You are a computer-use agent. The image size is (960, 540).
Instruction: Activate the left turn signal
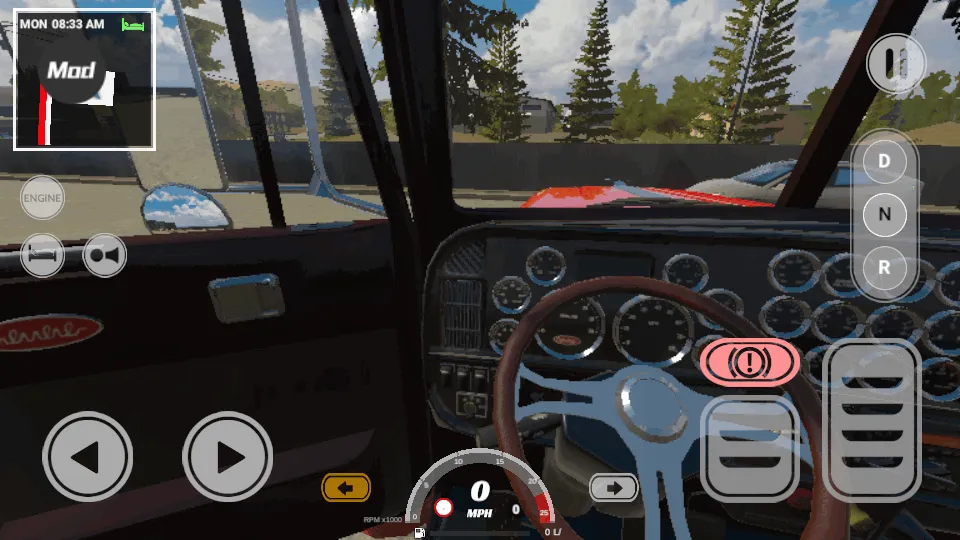346,488
